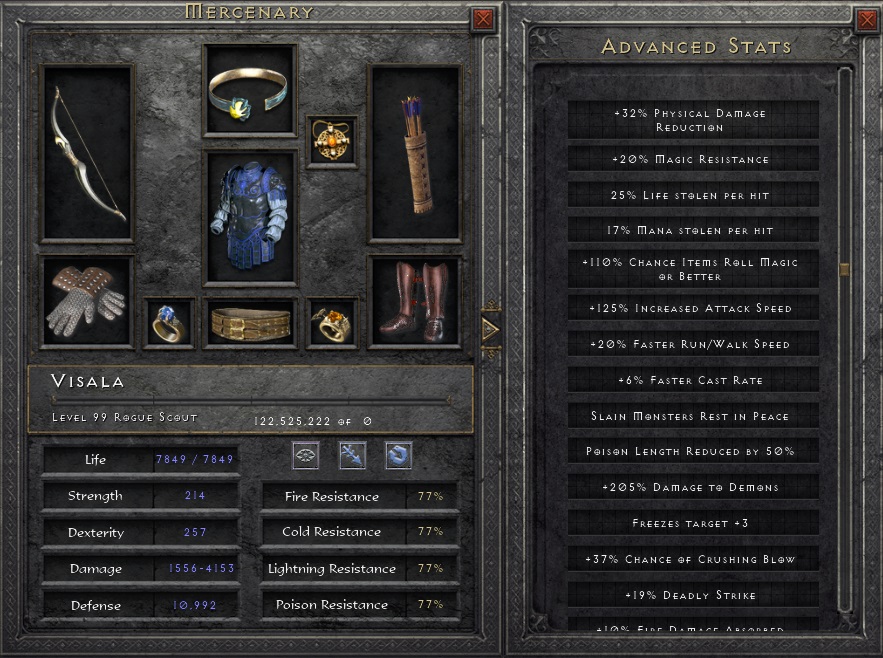Select the mercenary's equipped bow
This screenshot has width=883, height=658.
click(x=88, y=153)
